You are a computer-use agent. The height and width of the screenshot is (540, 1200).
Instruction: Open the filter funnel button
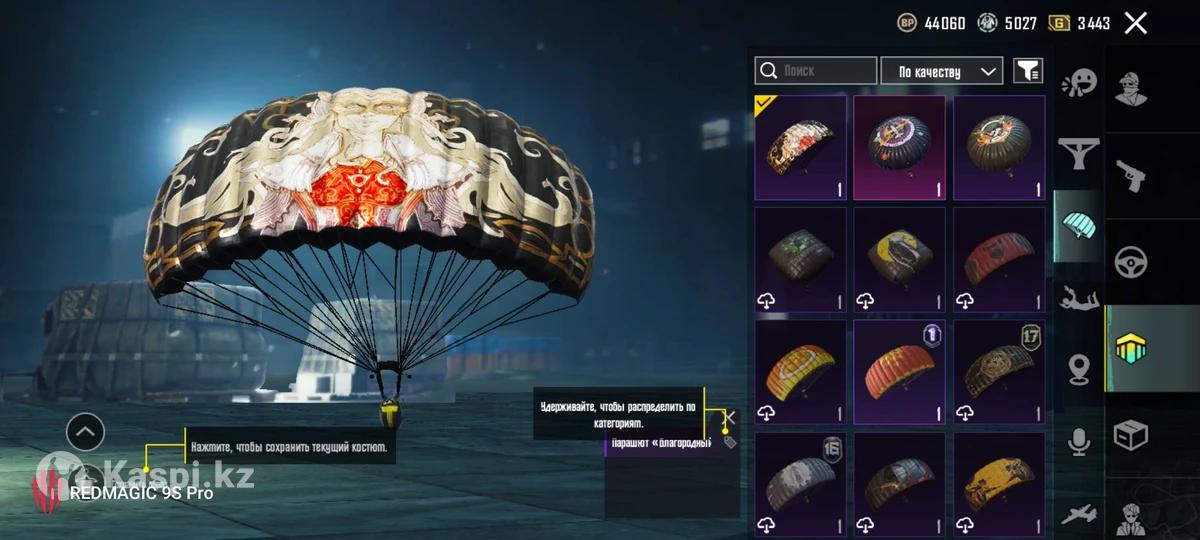(1028, 71)
